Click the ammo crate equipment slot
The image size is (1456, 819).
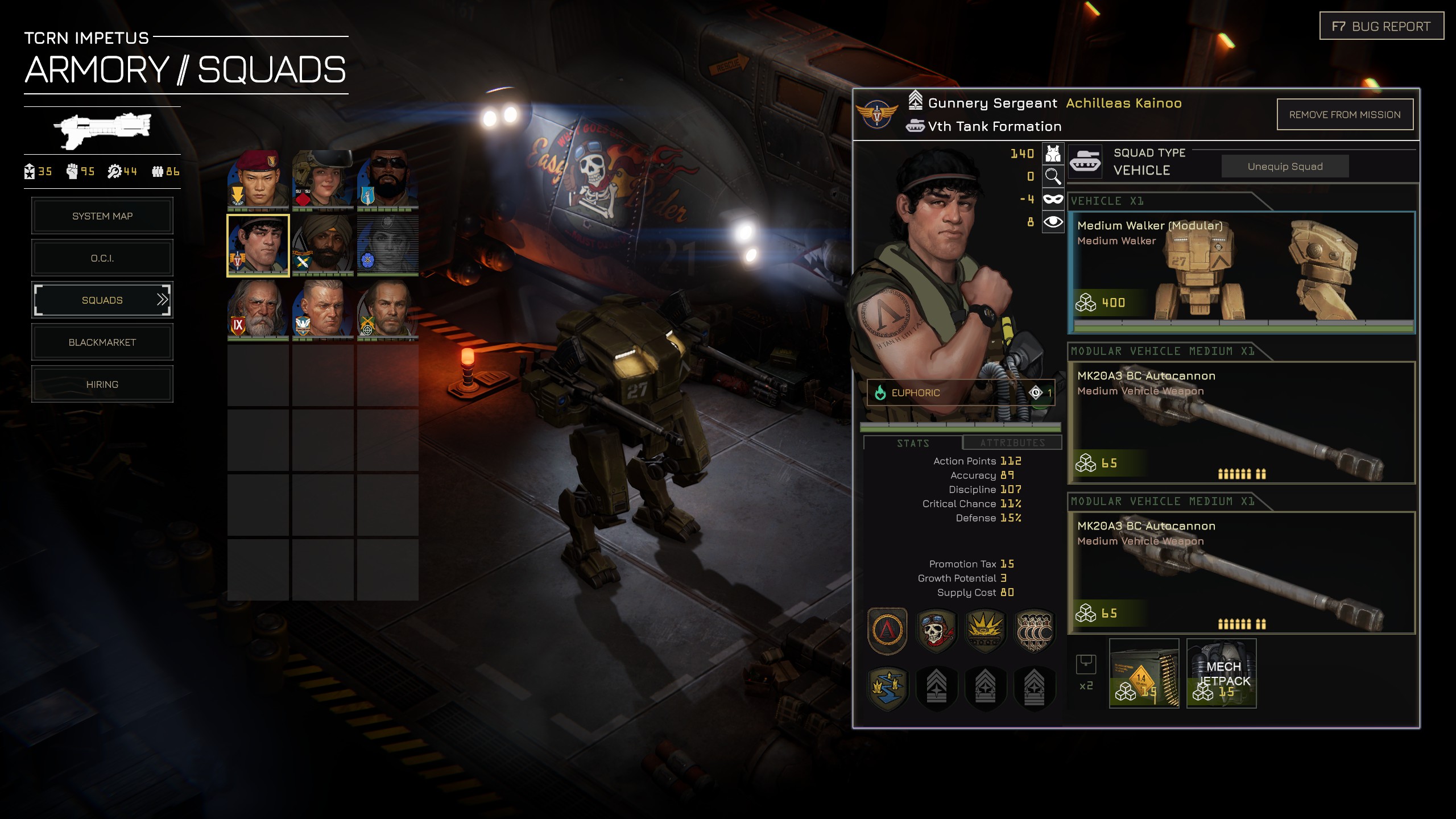coord(1144,673)
